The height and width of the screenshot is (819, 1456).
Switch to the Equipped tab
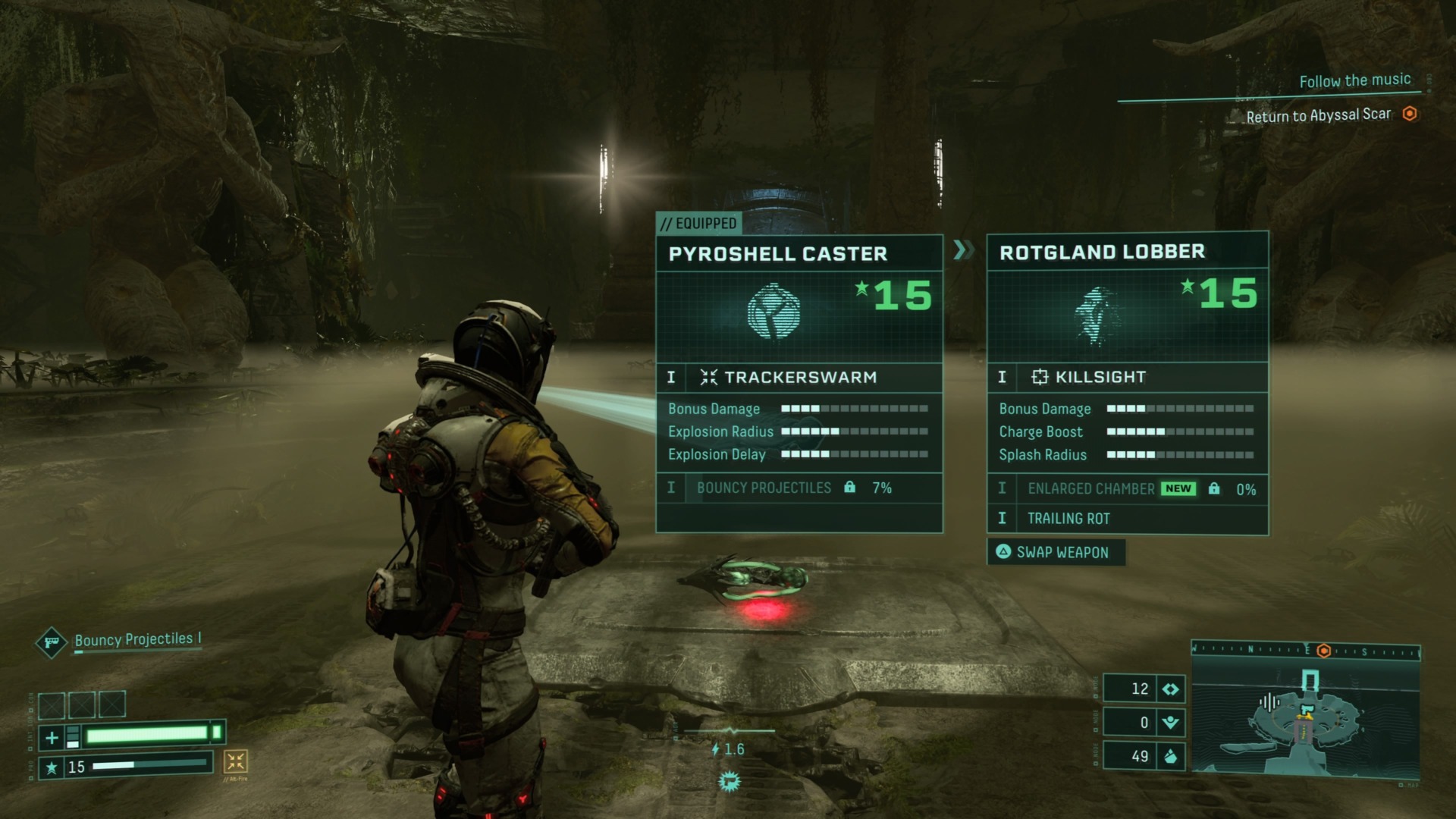coord(698,222)
